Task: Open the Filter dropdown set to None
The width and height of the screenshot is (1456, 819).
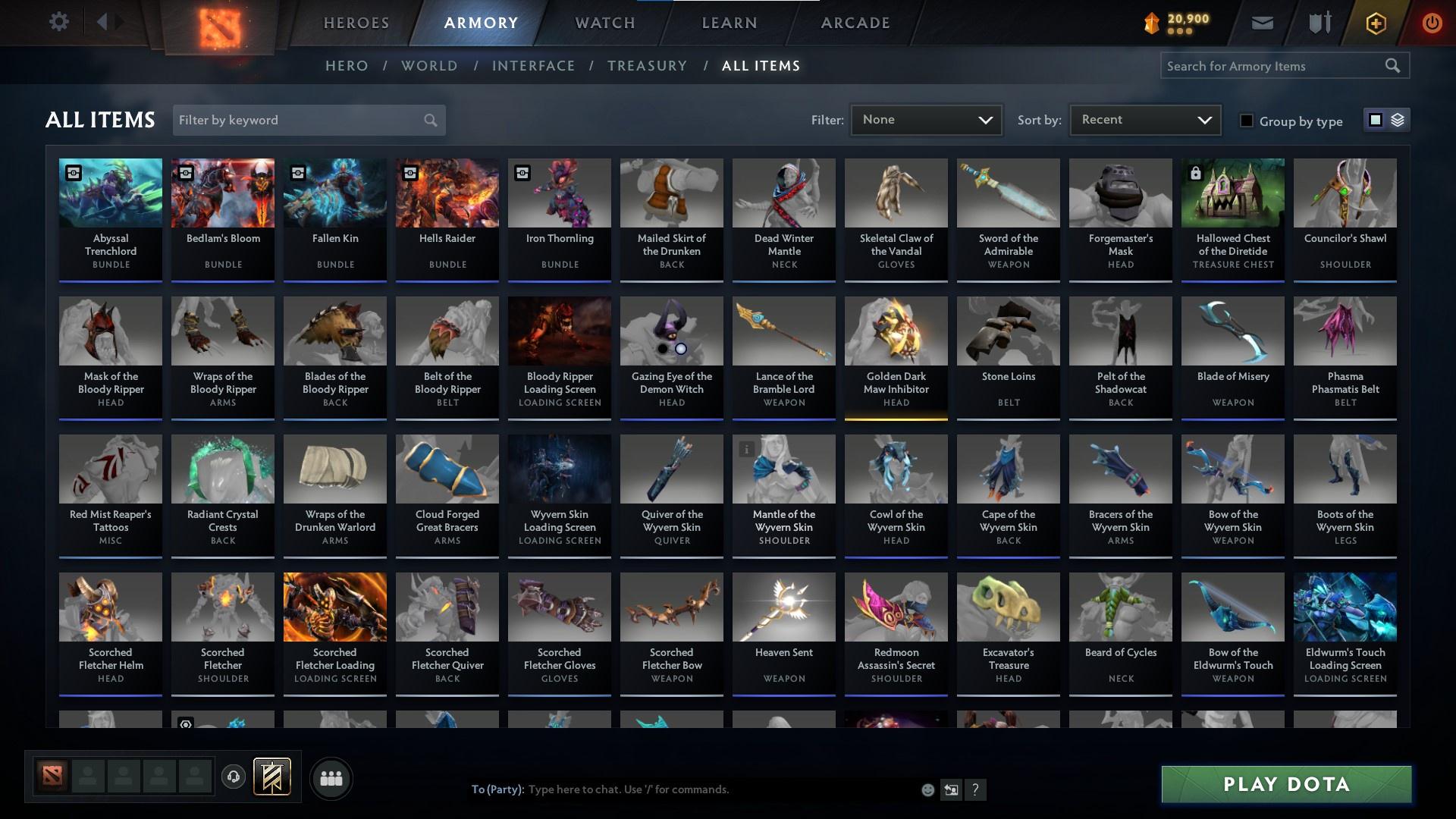Action: [926, 119]
